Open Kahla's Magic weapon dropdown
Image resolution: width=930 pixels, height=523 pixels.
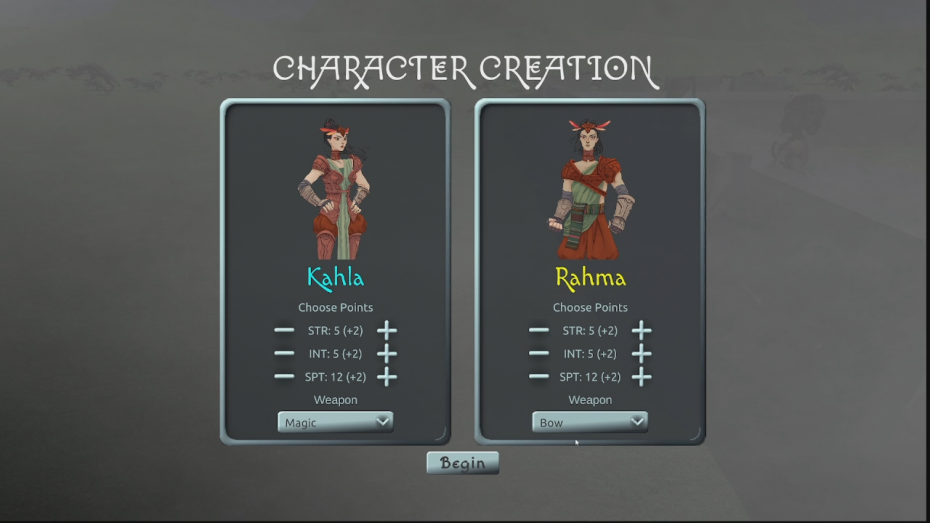pyautogui.click(x=335, y=422)
